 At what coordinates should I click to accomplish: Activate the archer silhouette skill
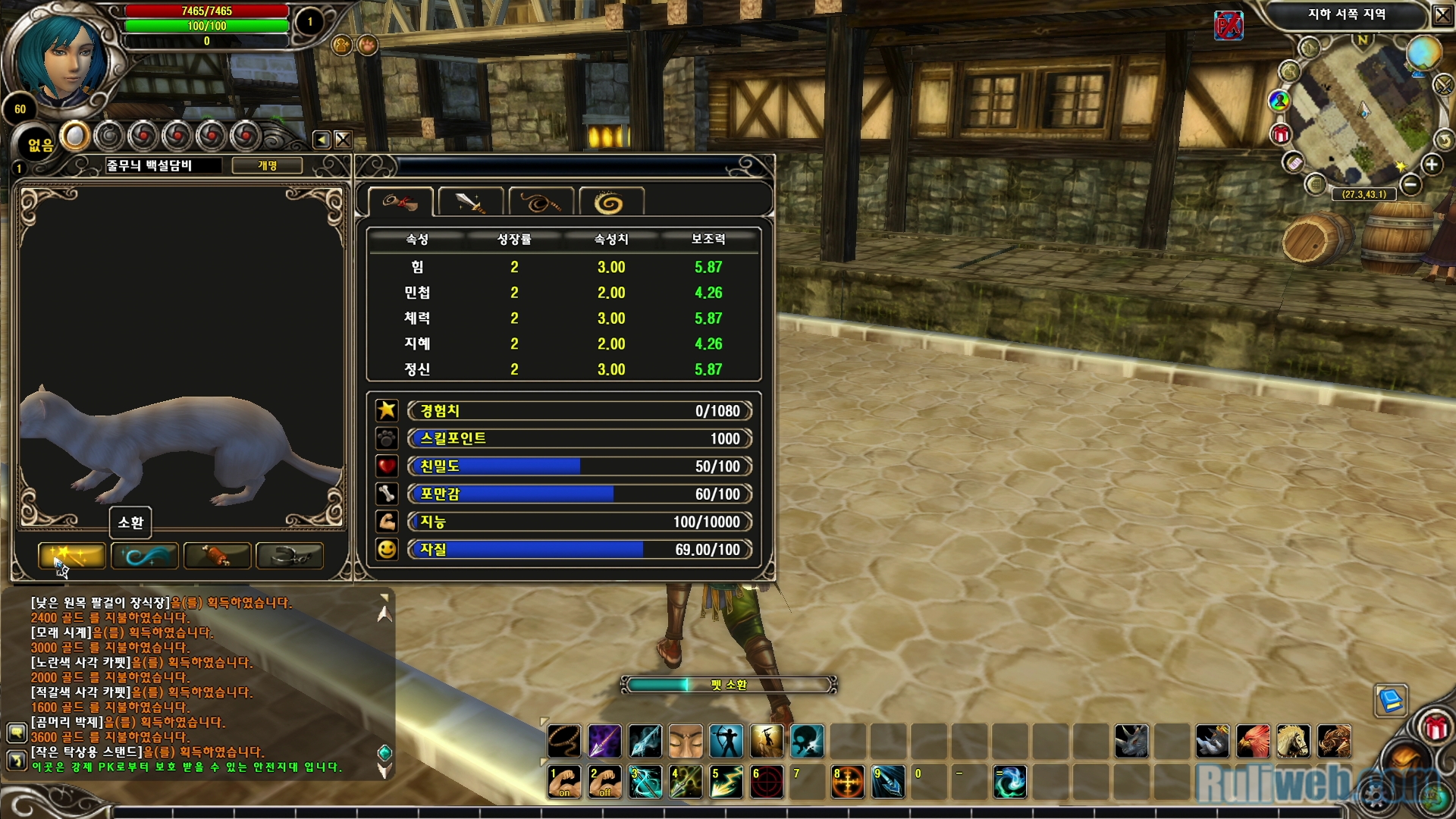pos(726,741)
